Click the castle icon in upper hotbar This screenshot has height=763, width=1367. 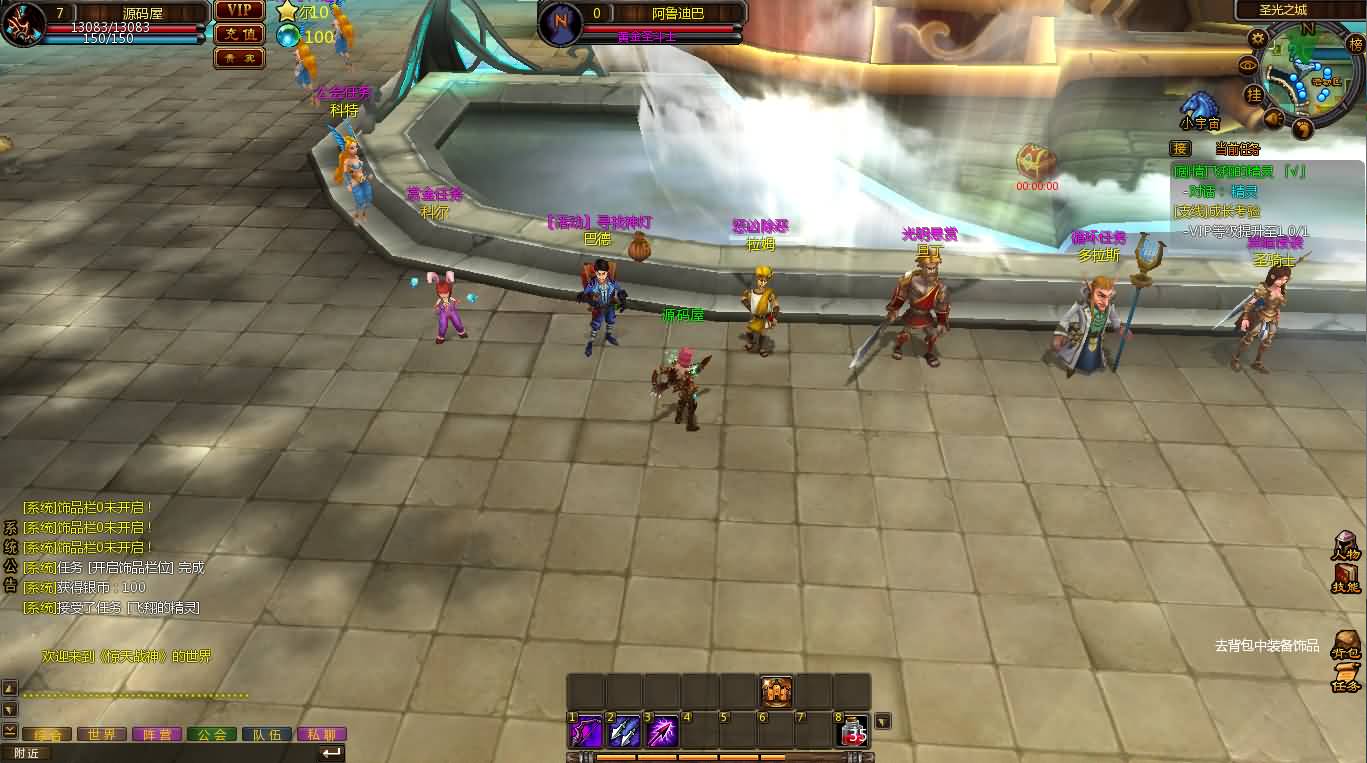[777, 691]
